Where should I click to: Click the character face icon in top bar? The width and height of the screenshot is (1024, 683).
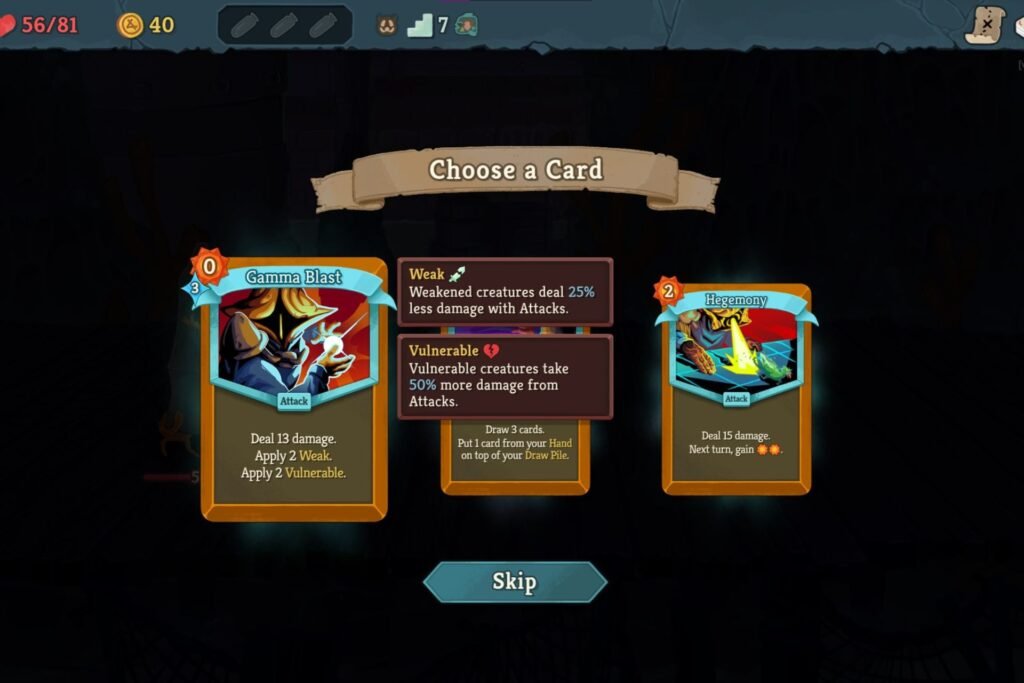pyautogui.click(x=387, y=25)
